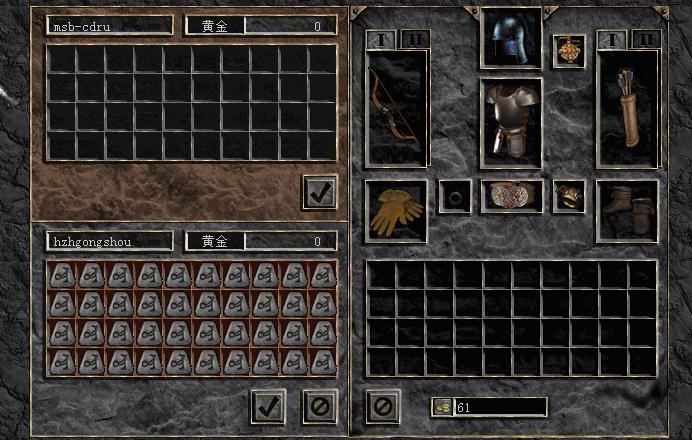Screen dimensions: 692x440
Task: Select the equipped belt slot
Action: [511, 196]
